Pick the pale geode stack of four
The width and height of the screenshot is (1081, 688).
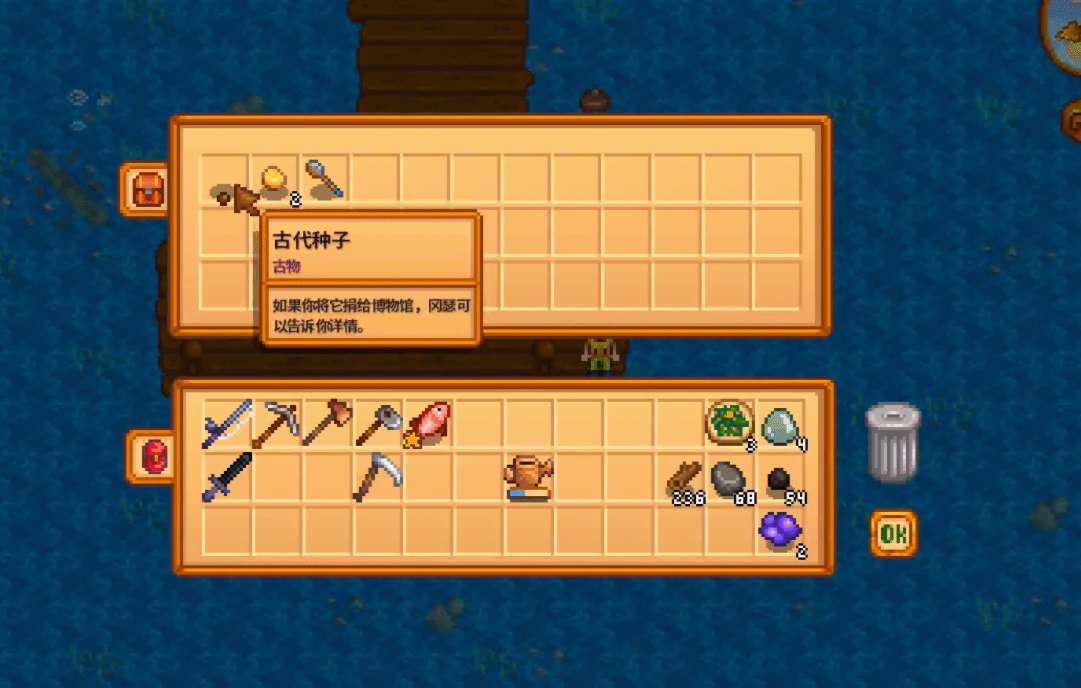[781, 425]
